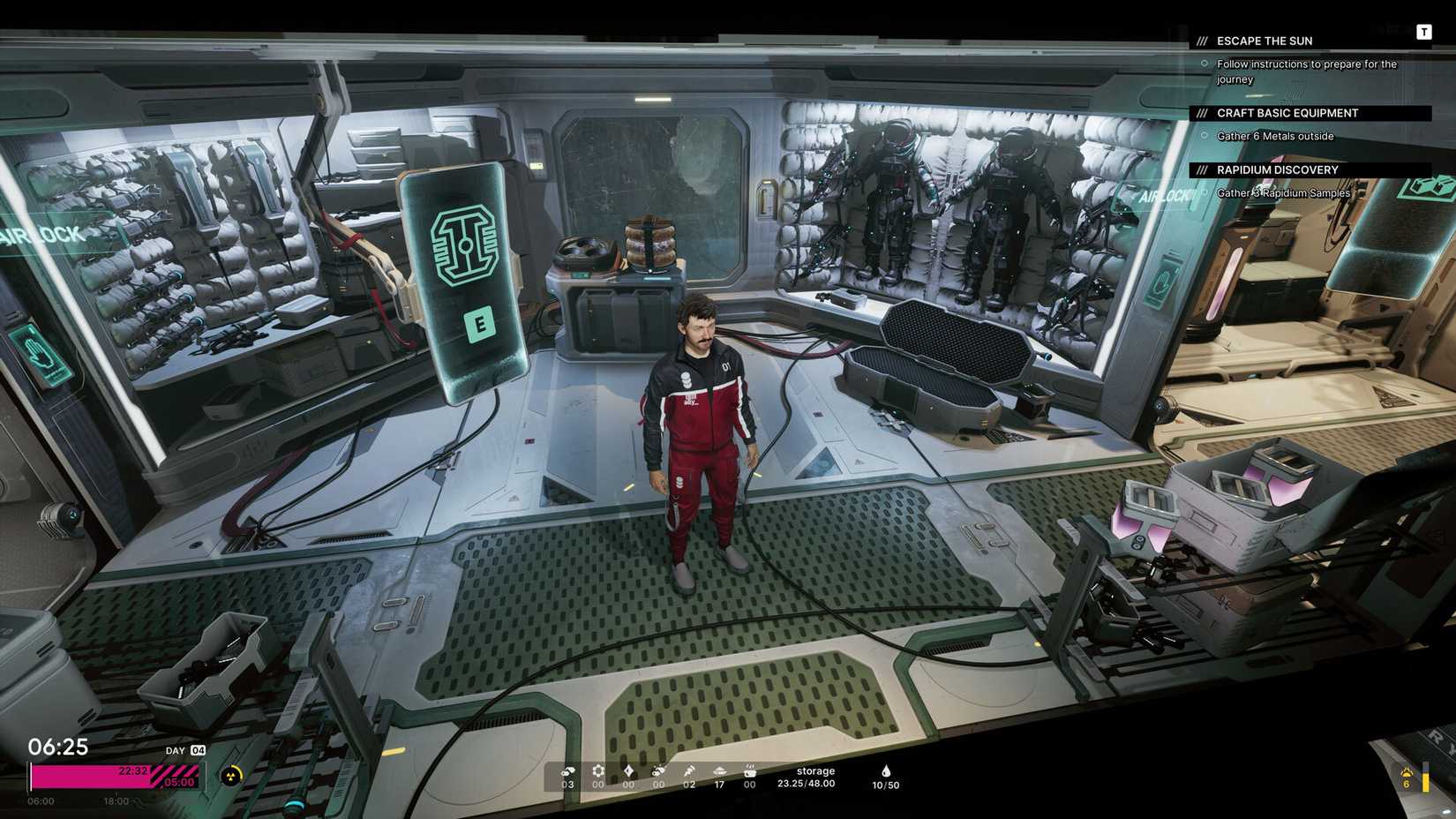Toggle the Follow instructions objective marker

(1205, 63)
